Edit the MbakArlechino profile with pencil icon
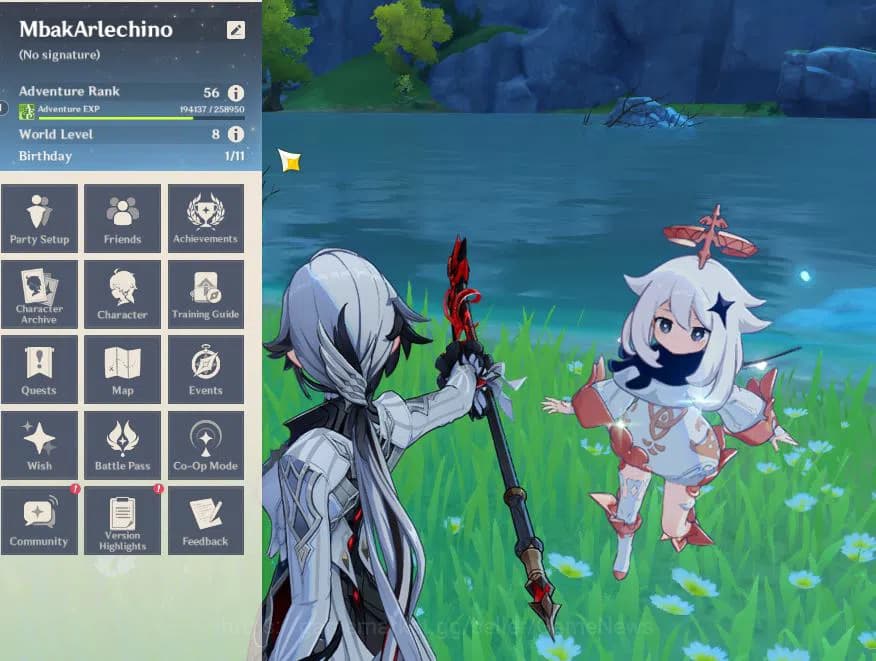 [235, 30]
